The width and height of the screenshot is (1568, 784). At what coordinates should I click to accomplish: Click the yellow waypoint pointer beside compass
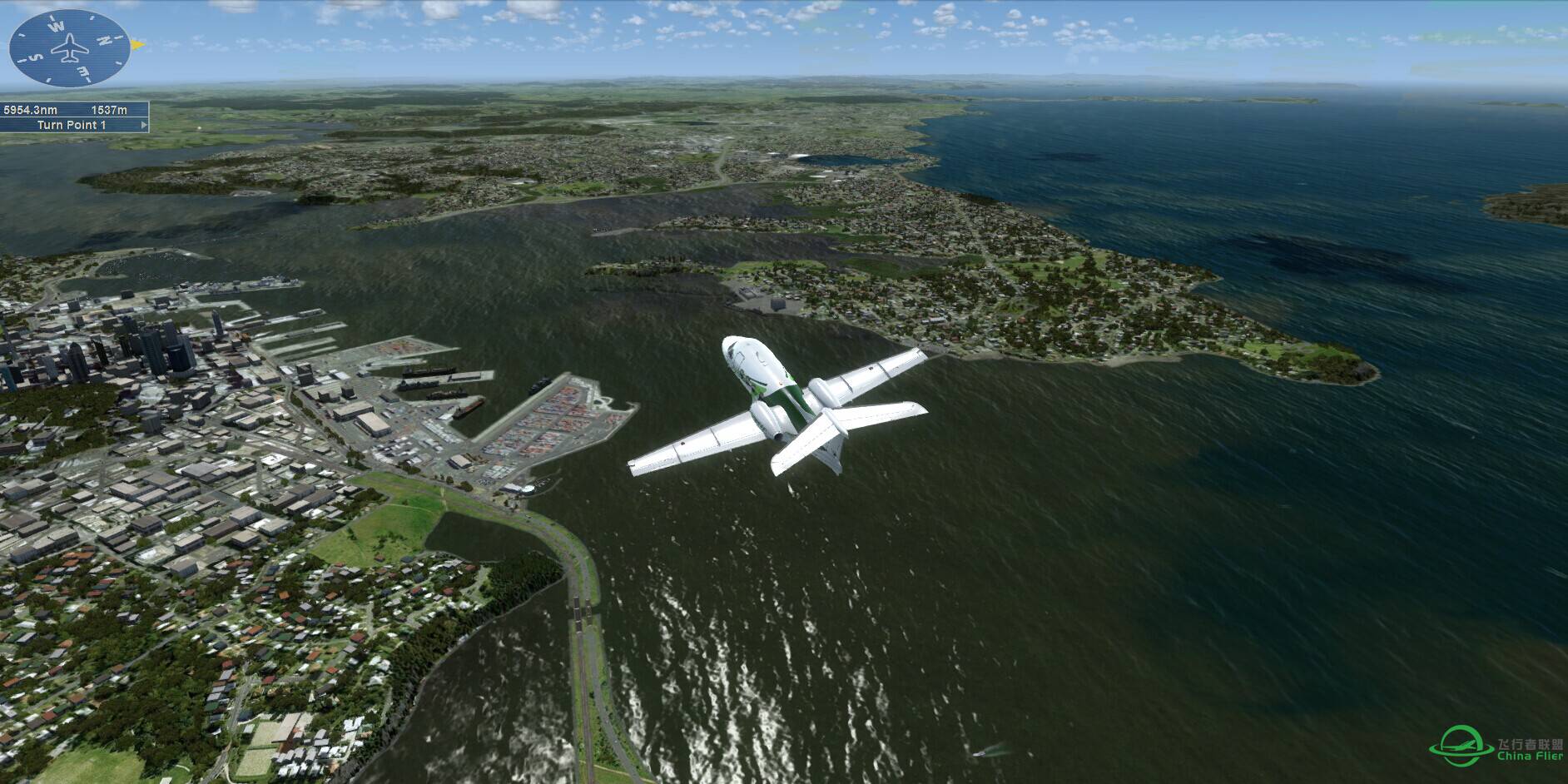coord(138,43)
